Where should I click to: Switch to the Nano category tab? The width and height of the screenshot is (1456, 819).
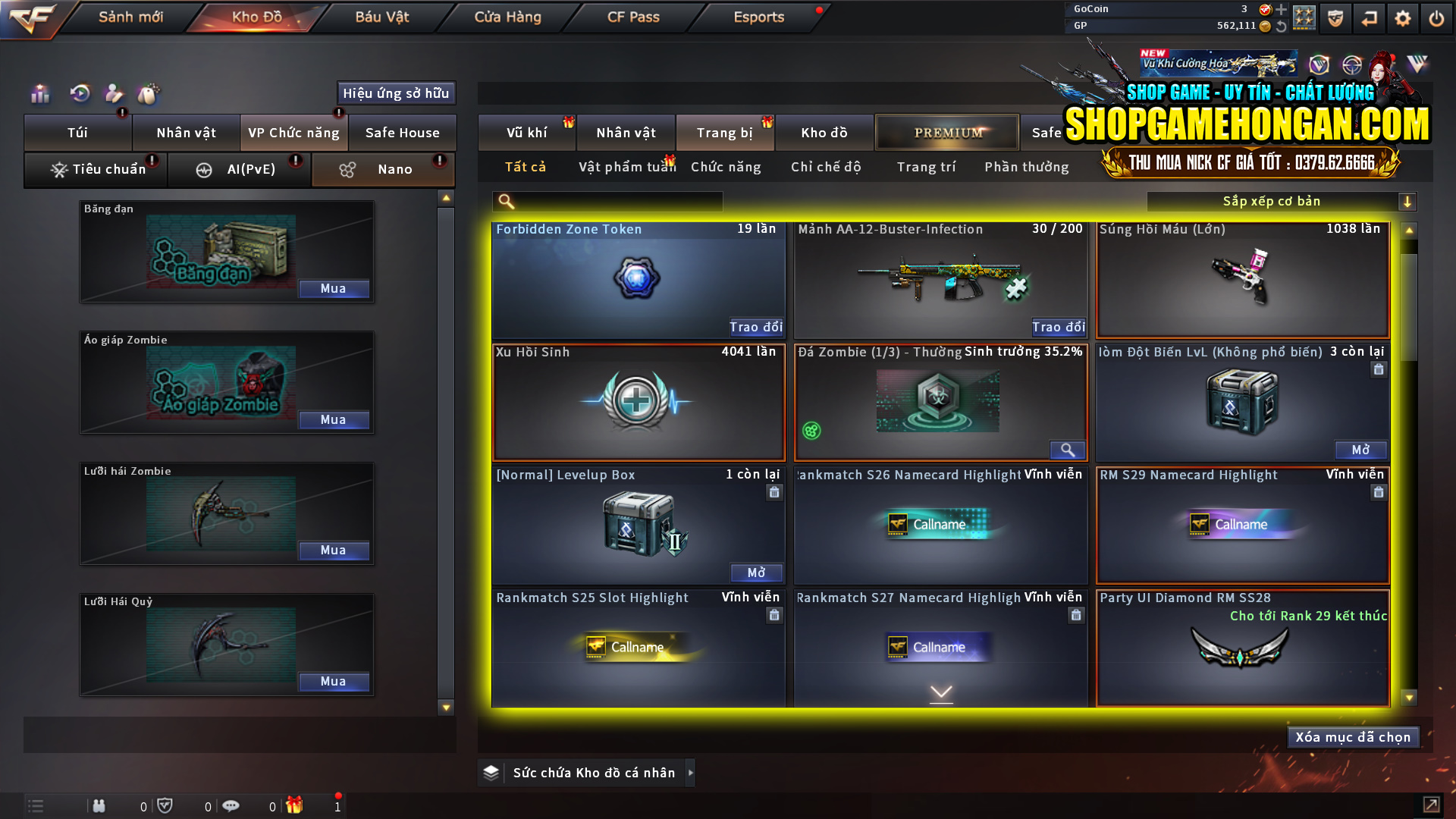point(383,169)
